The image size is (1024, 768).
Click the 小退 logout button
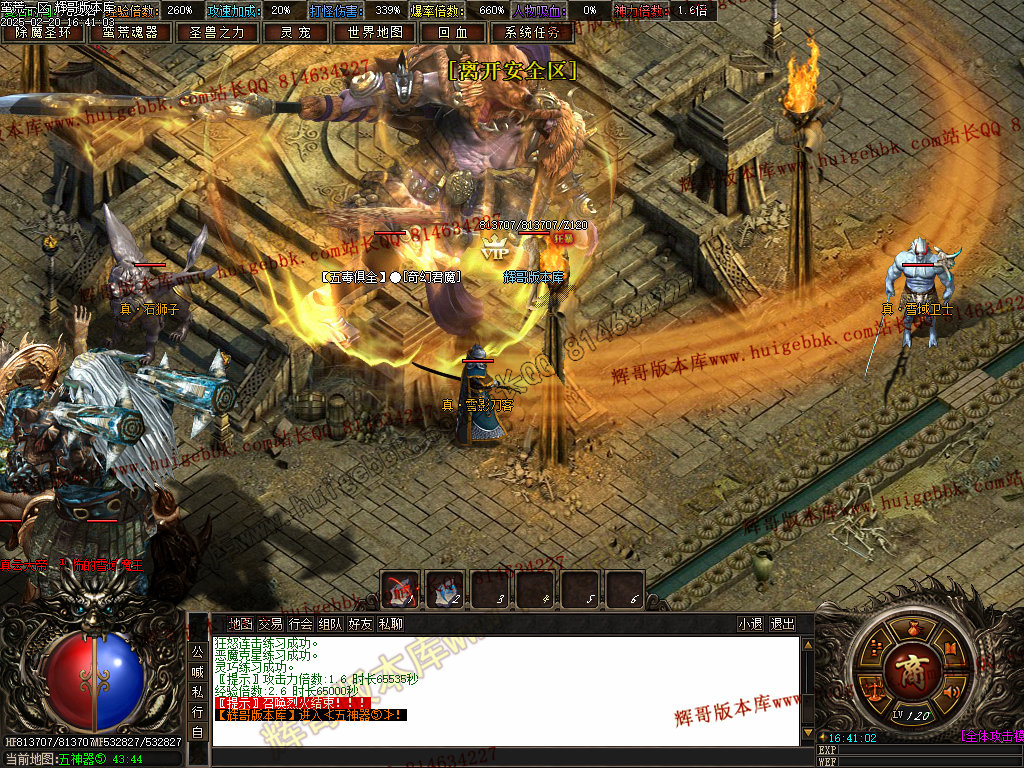point(750,624)
